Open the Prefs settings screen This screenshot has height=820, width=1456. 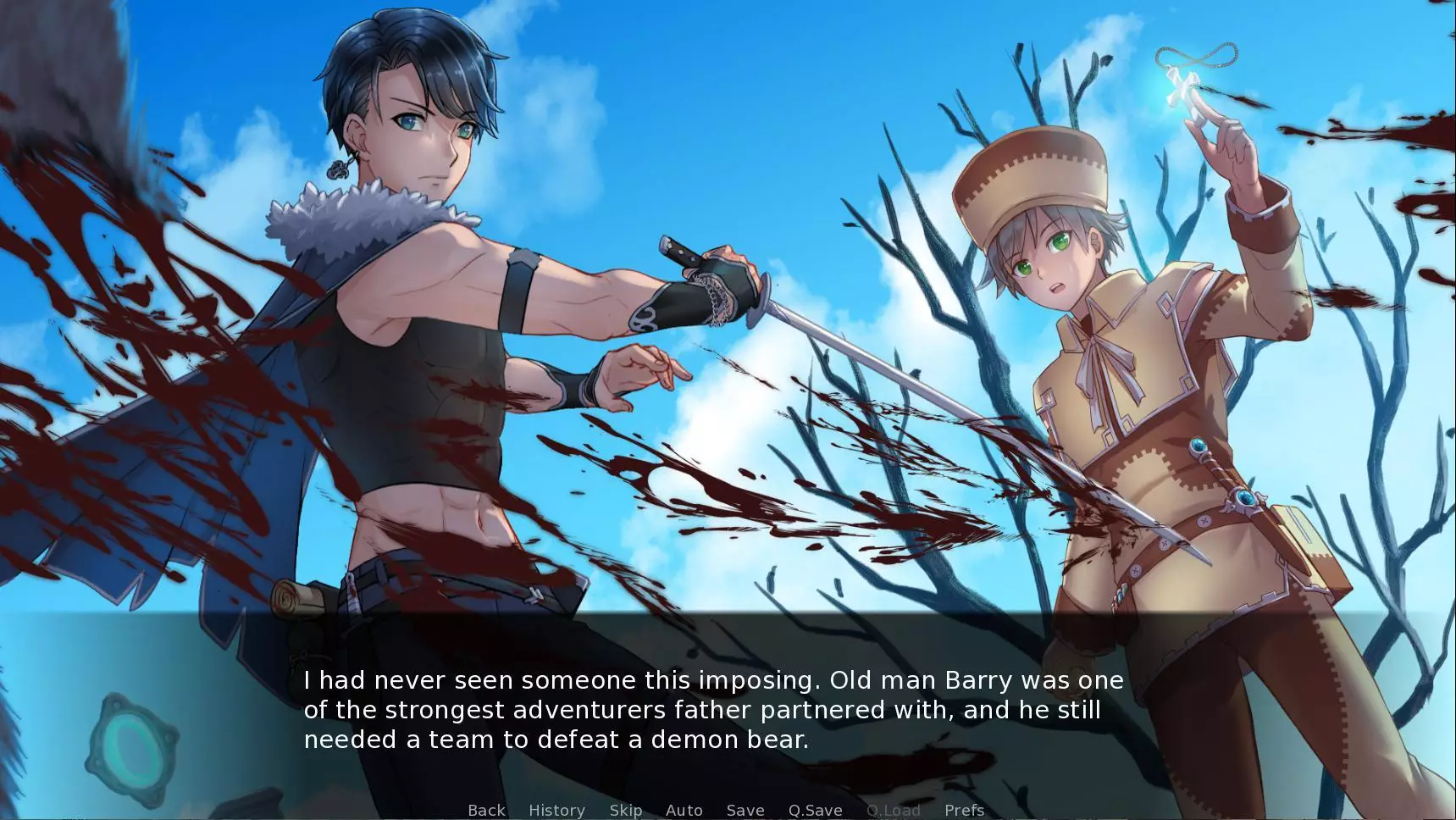click(x=964, y=810)
